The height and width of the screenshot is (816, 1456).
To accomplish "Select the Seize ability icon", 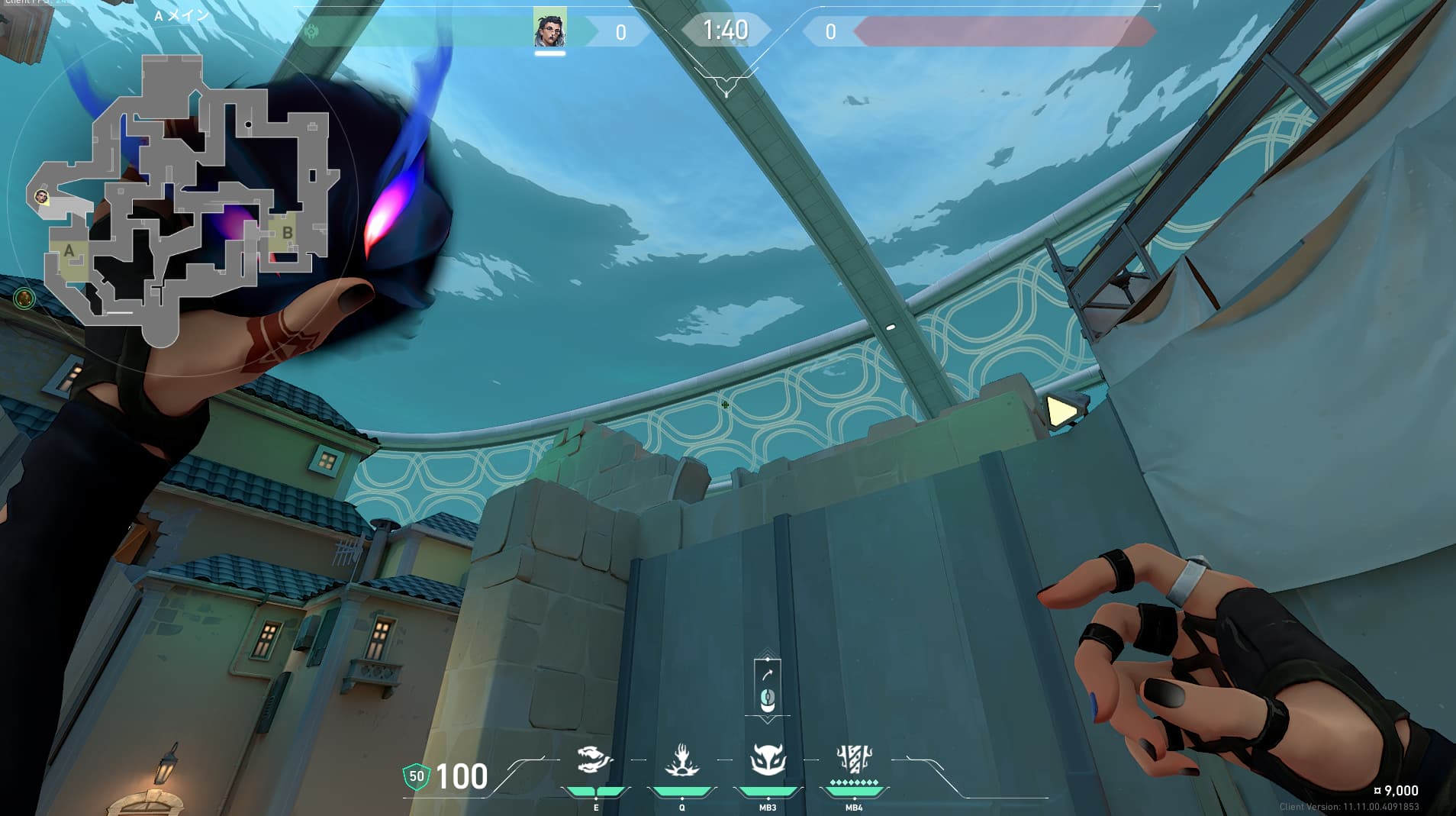I will (681, 761).
